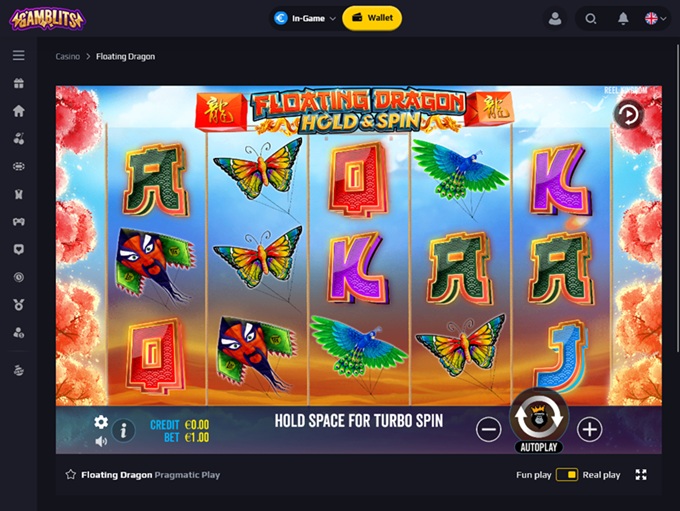The image size is (680, 511).
Task: Go to Casino via the breadcrumb link
Action: 67,57
